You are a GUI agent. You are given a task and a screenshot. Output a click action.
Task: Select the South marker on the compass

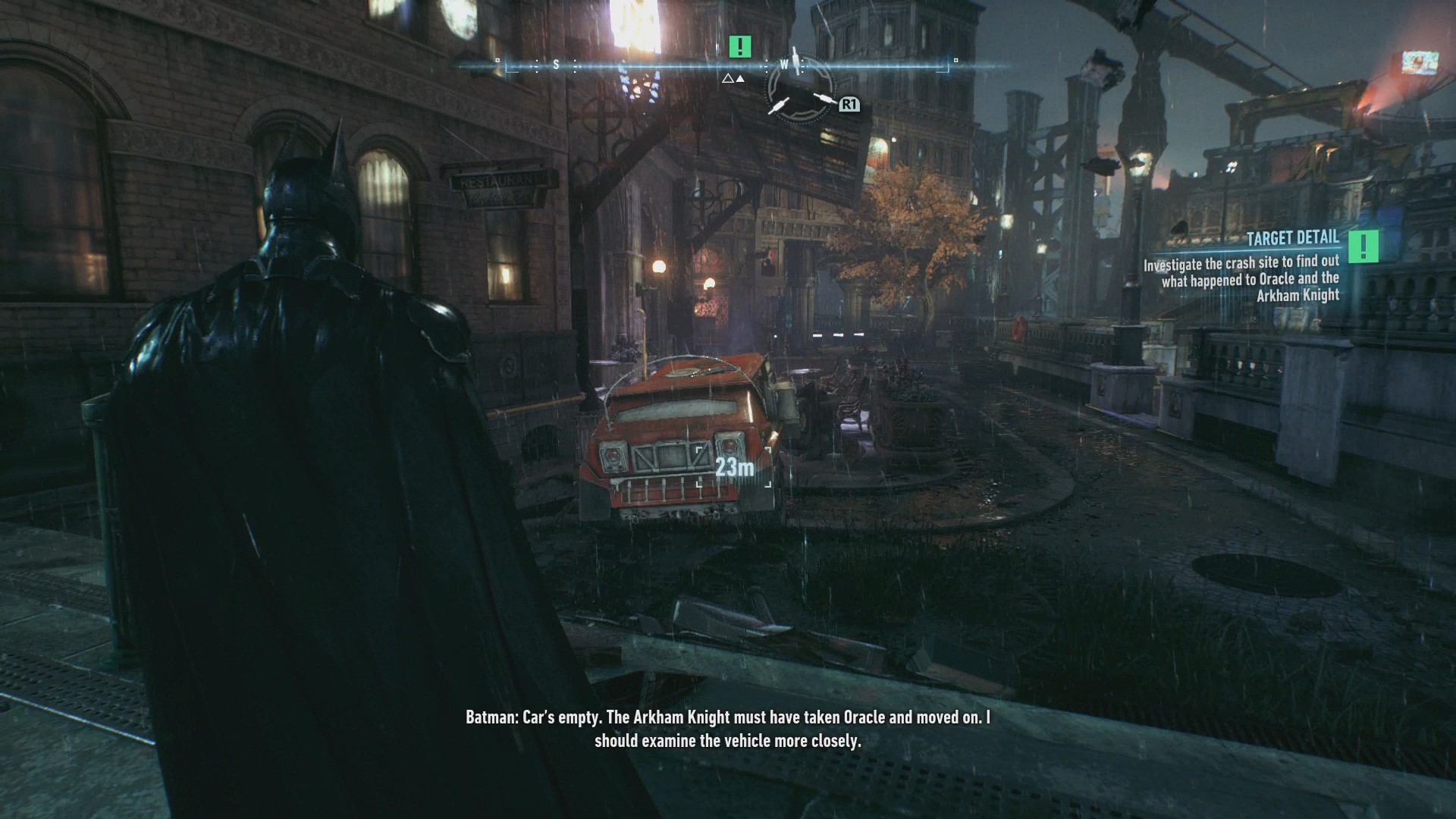[557, 66]
